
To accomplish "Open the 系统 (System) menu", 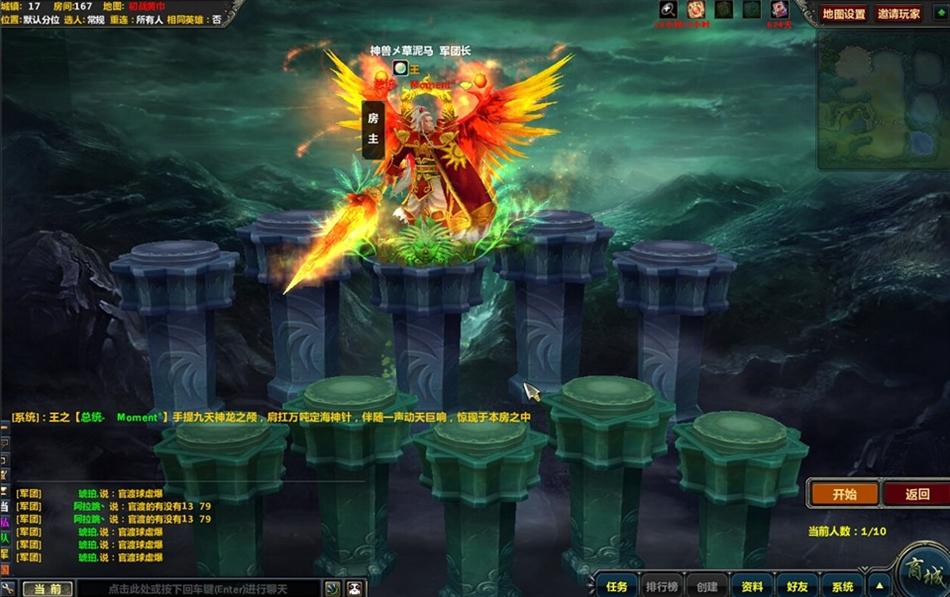I will (x=843, y=587).
